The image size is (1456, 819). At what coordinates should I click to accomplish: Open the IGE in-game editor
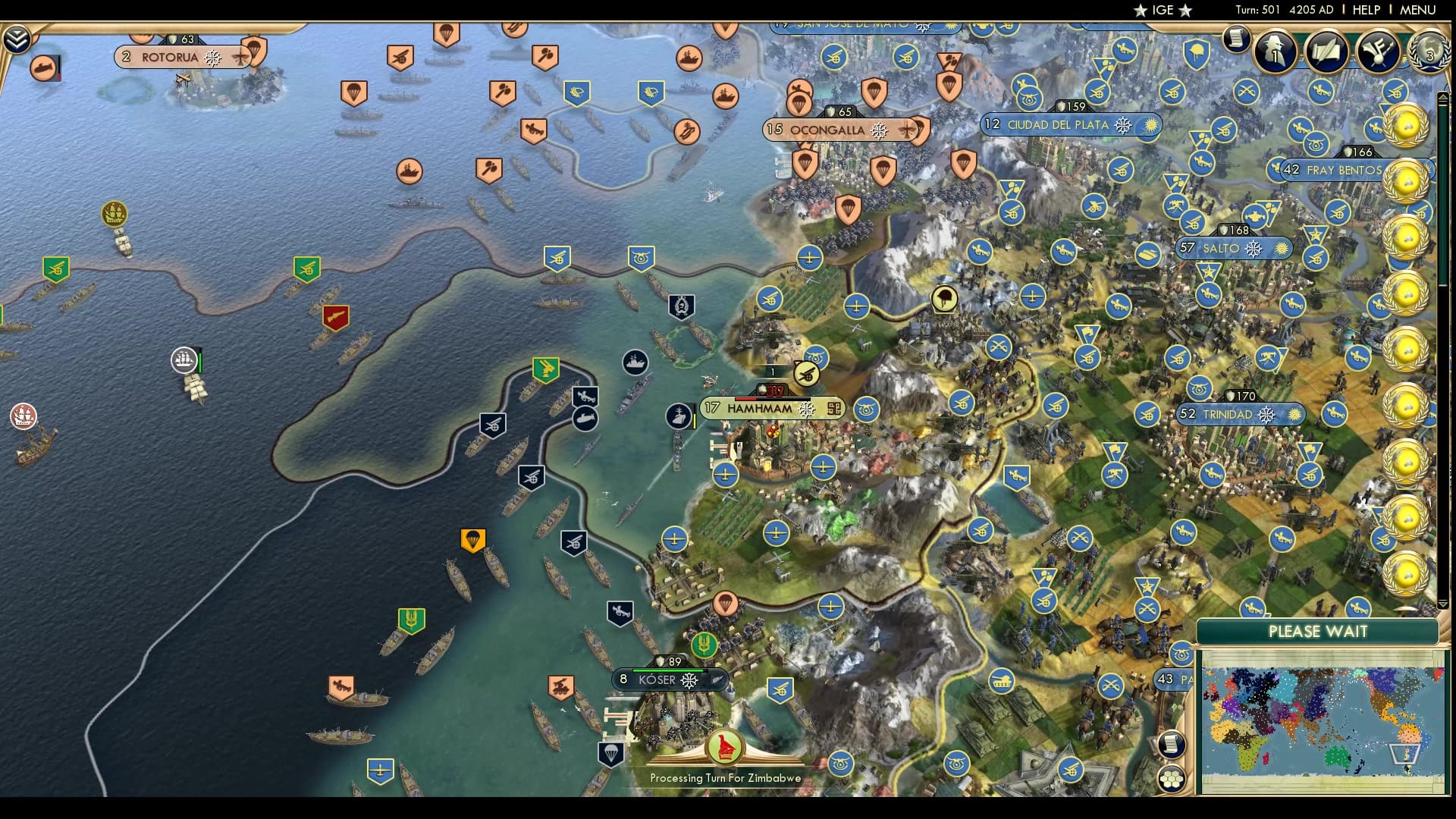coord(1163,10)
